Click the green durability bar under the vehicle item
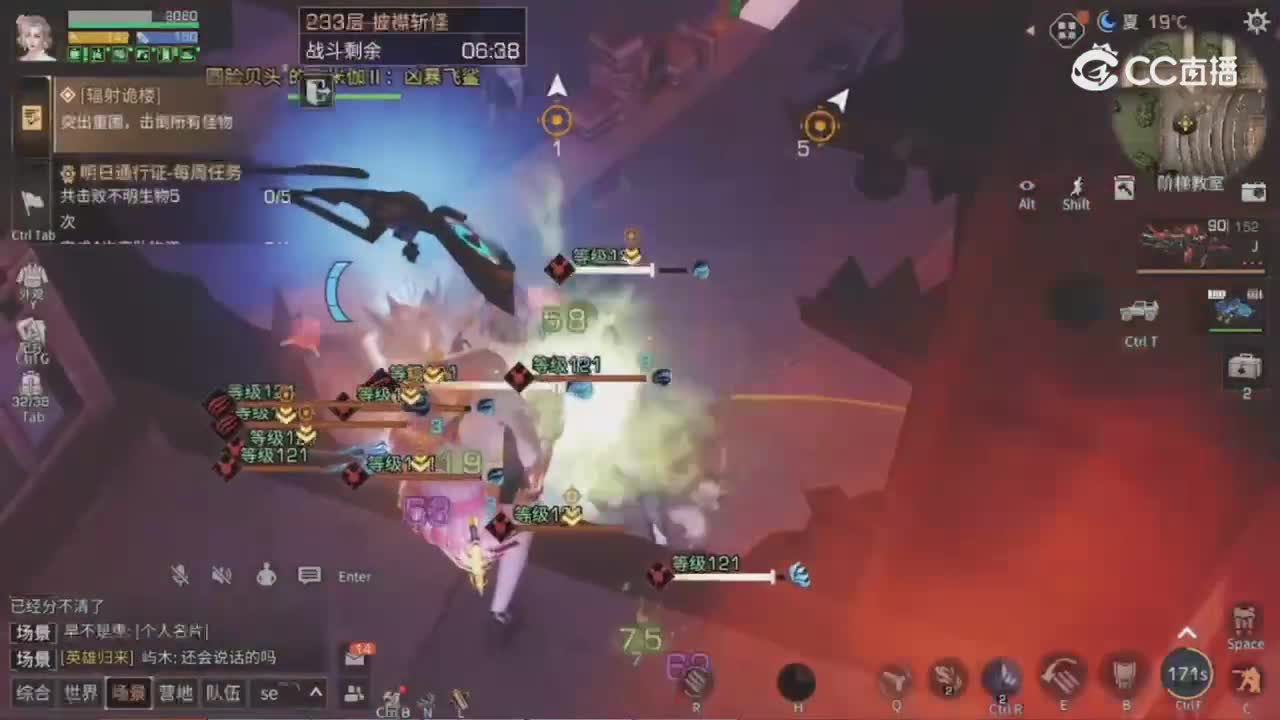 [x=1238, y=328]
